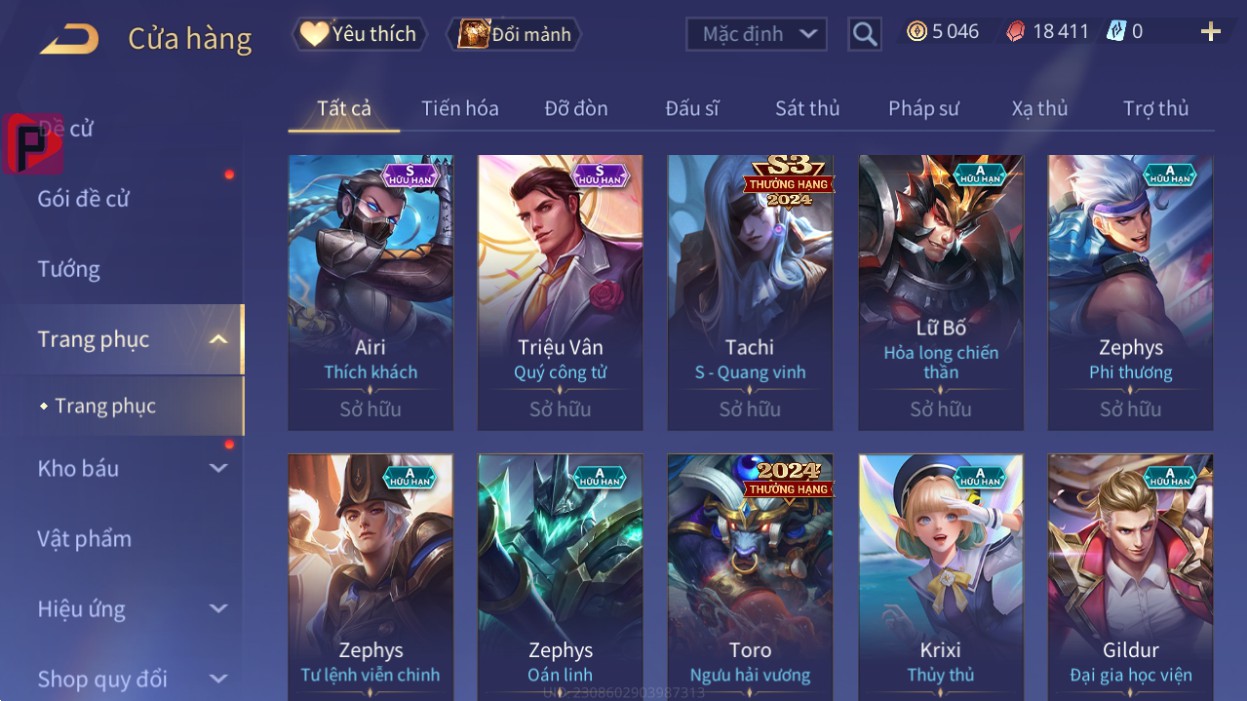The image size is (1247, 701).
Task: Choose the Tachi S - Quang vinh skin
Action: click(750, 292)
